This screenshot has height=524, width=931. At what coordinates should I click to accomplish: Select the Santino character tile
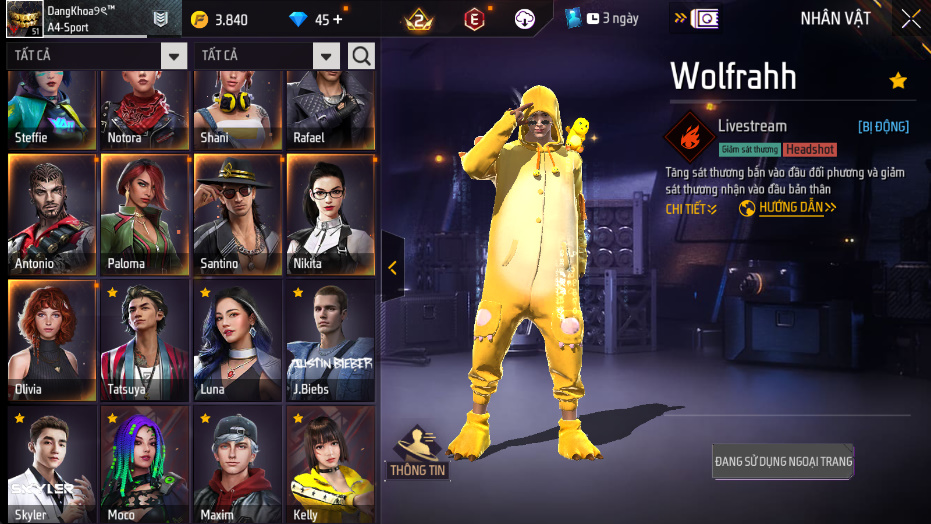(238, 214)
